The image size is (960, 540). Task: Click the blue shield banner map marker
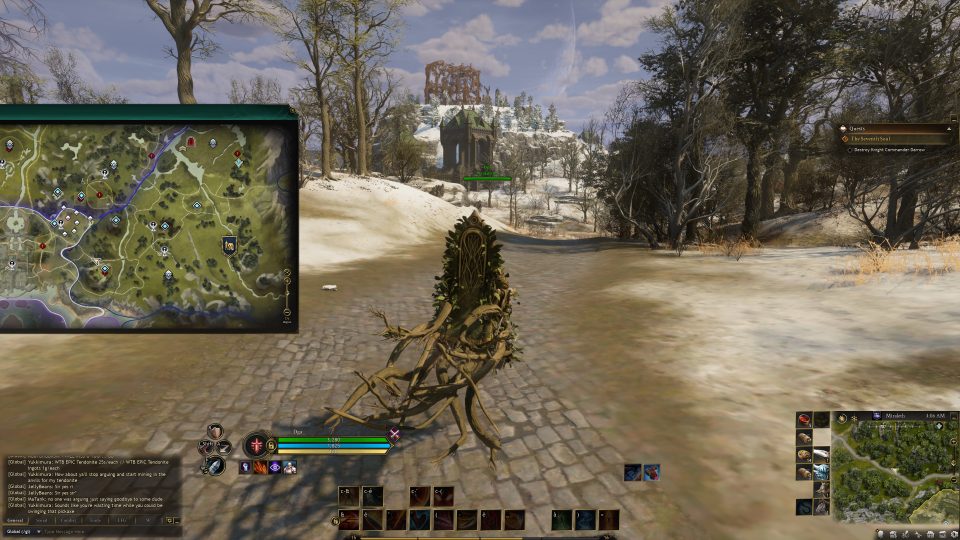229,245
